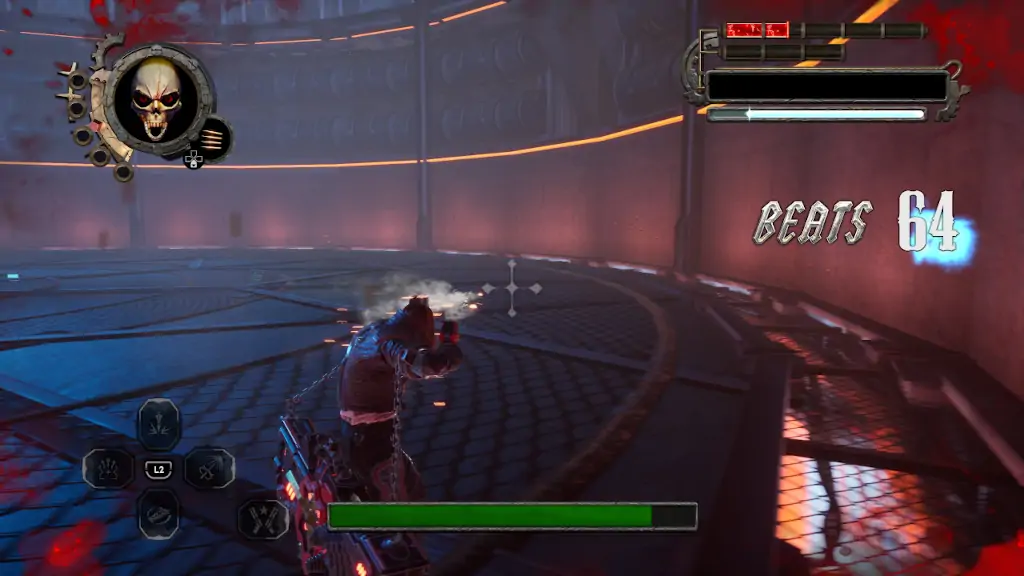Activate the right sword ability
The height and width of the screenshot is (576, 1024).
click(x=210, y=468)
